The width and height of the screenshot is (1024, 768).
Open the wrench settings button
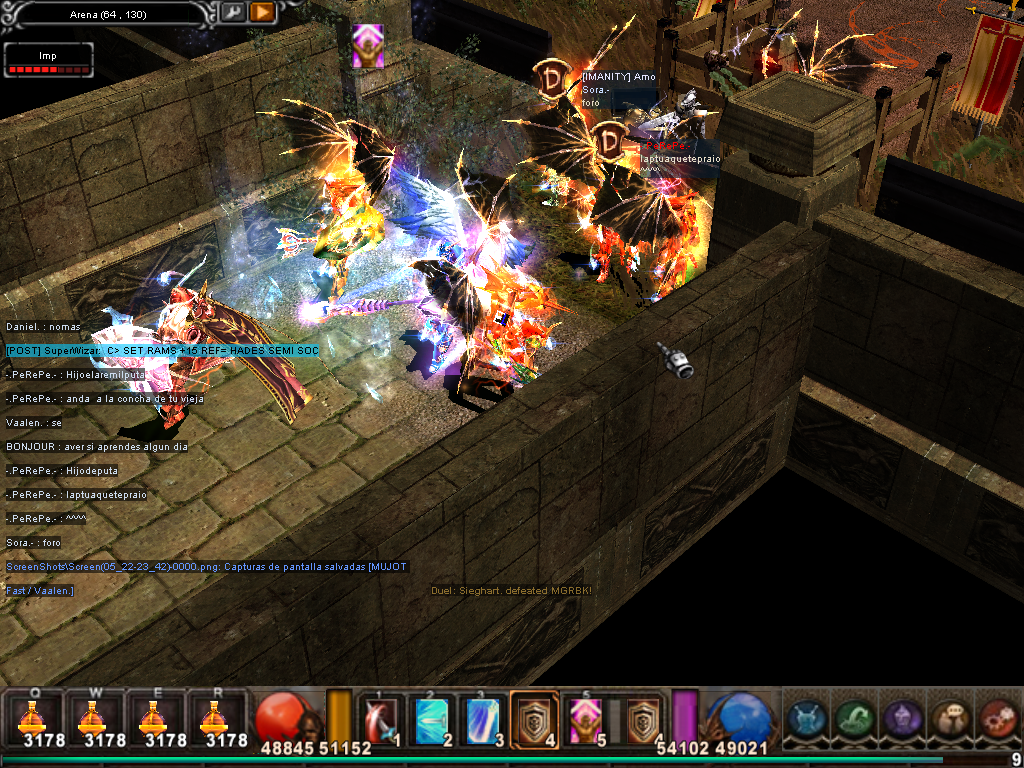coord(232,12)
